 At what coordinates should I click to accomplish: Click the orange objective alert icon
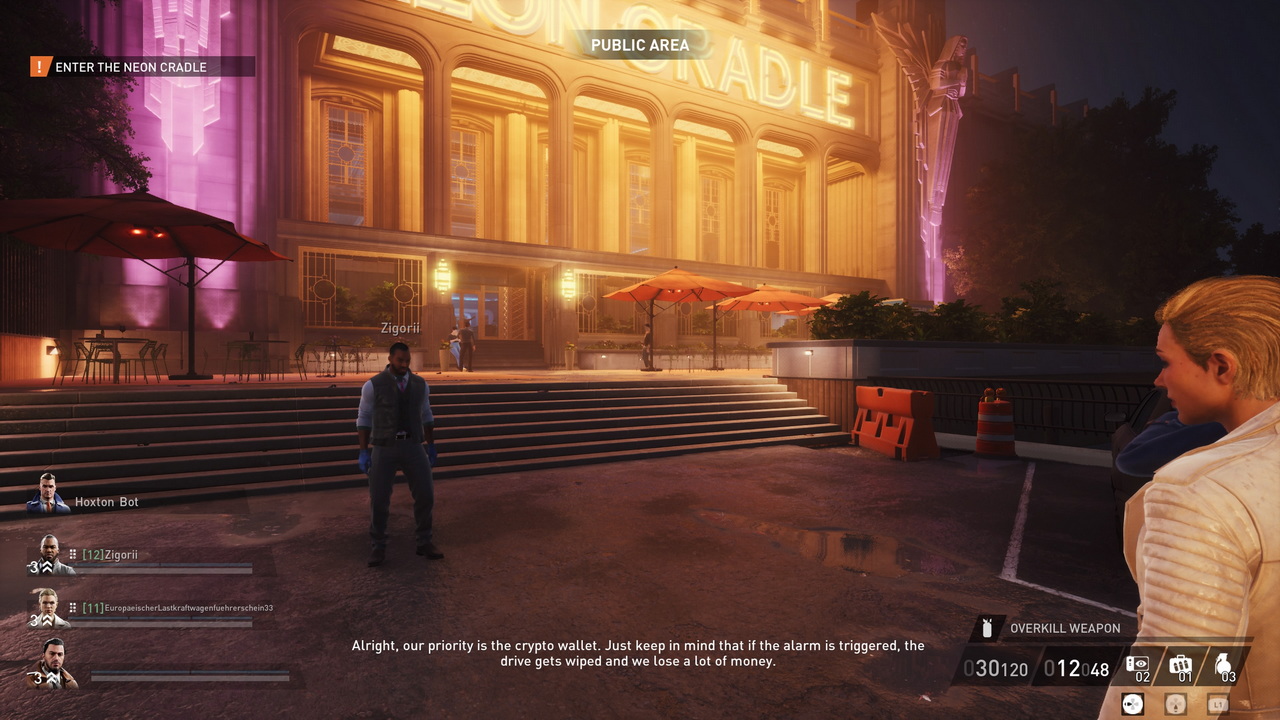(40, 67)
